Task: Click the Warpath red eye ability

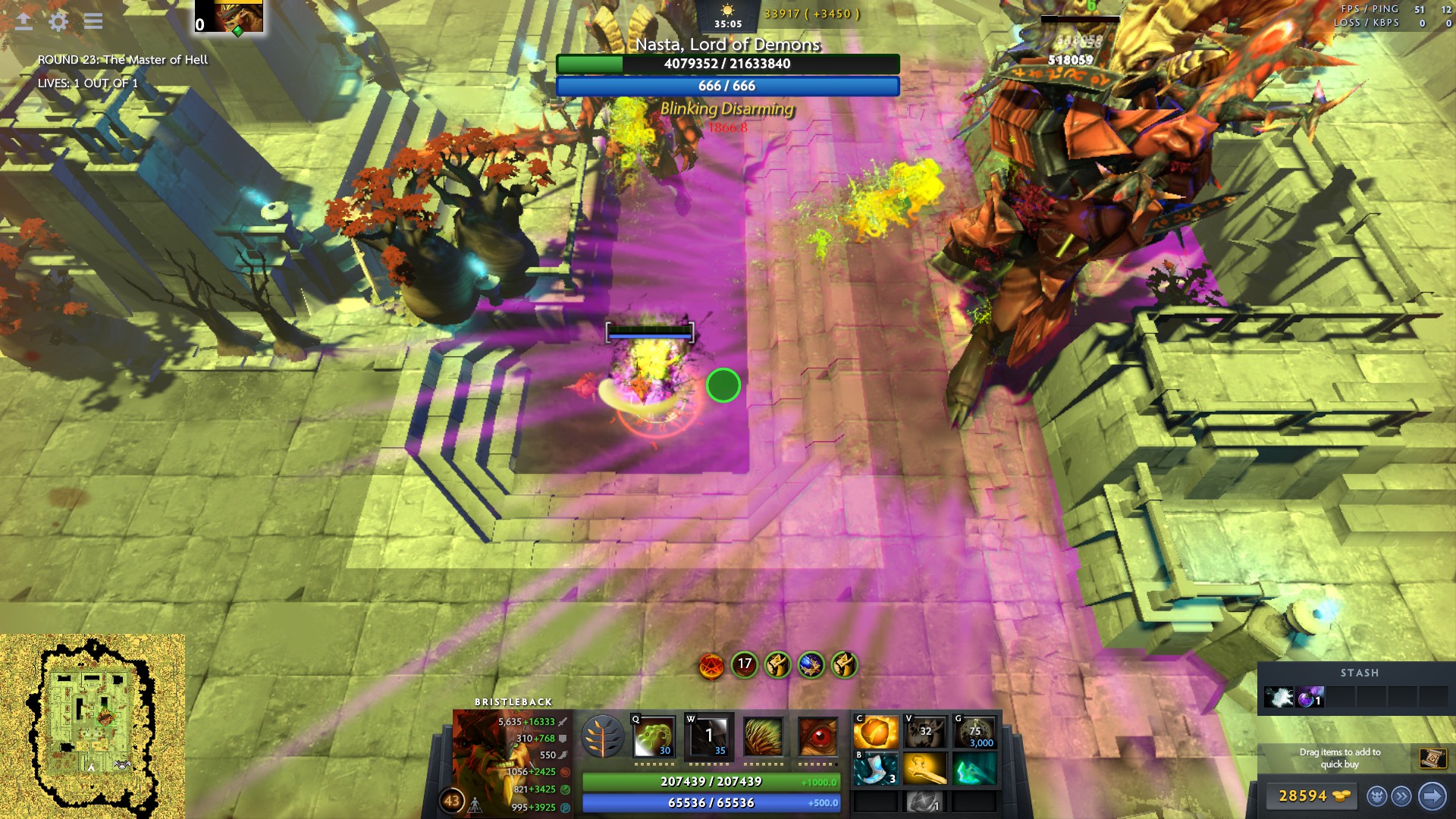Action: coord(818,736)
